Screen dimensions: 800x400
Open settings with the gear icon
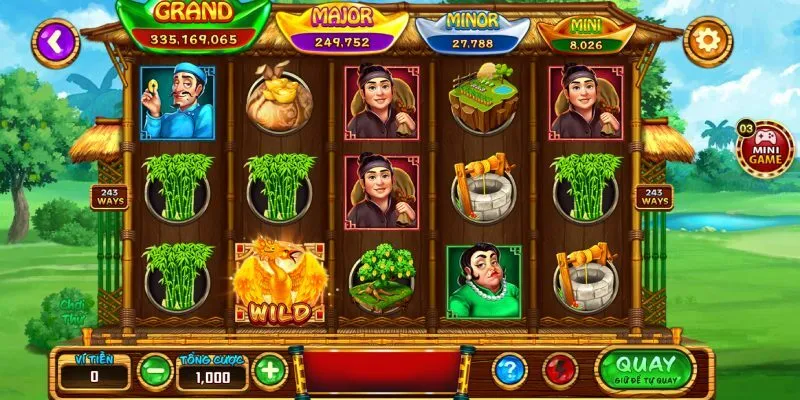click(x=707, y=42)
